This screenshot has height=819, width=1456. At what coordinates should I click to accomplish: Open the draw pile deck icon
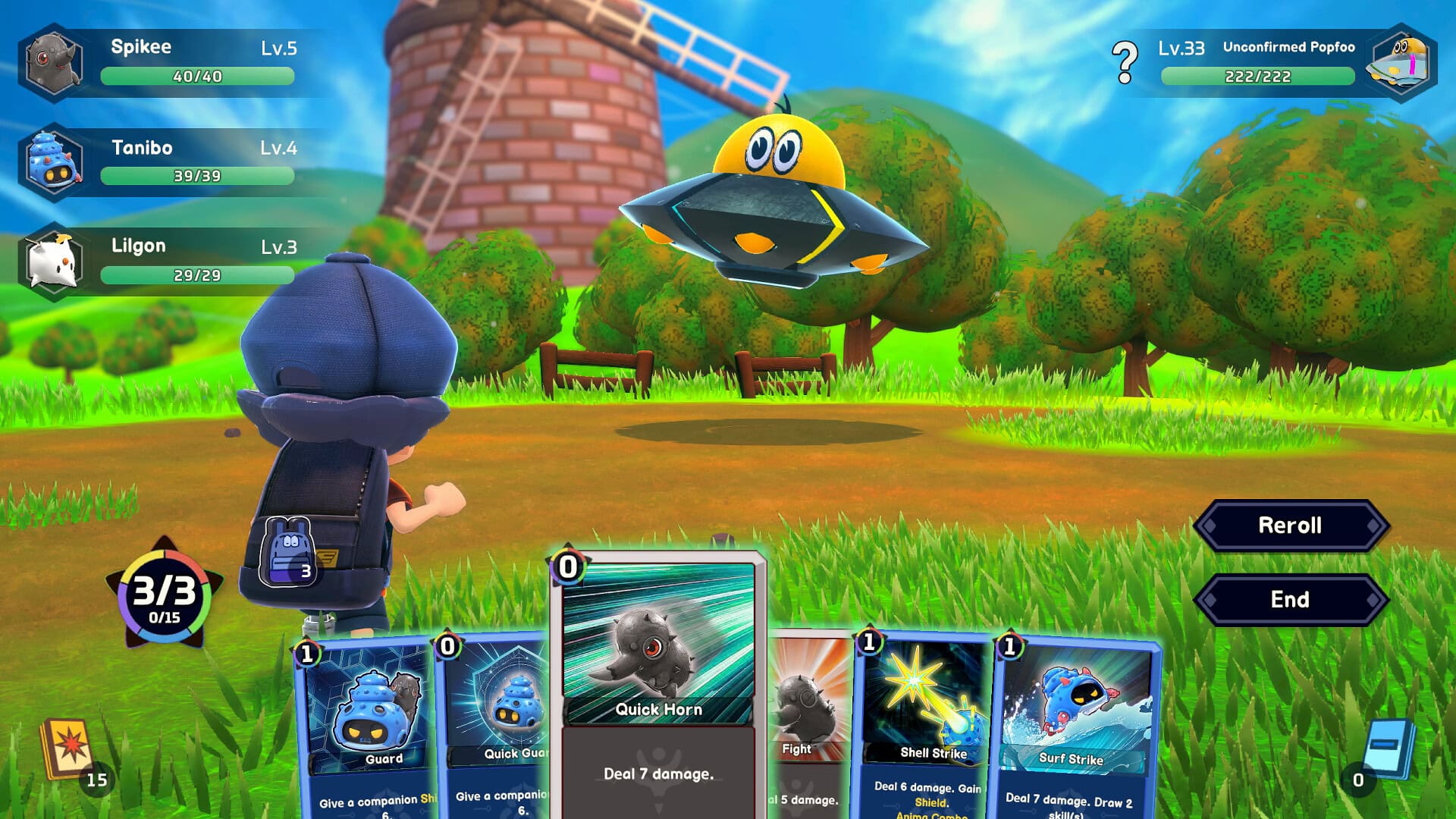(70, 751)
